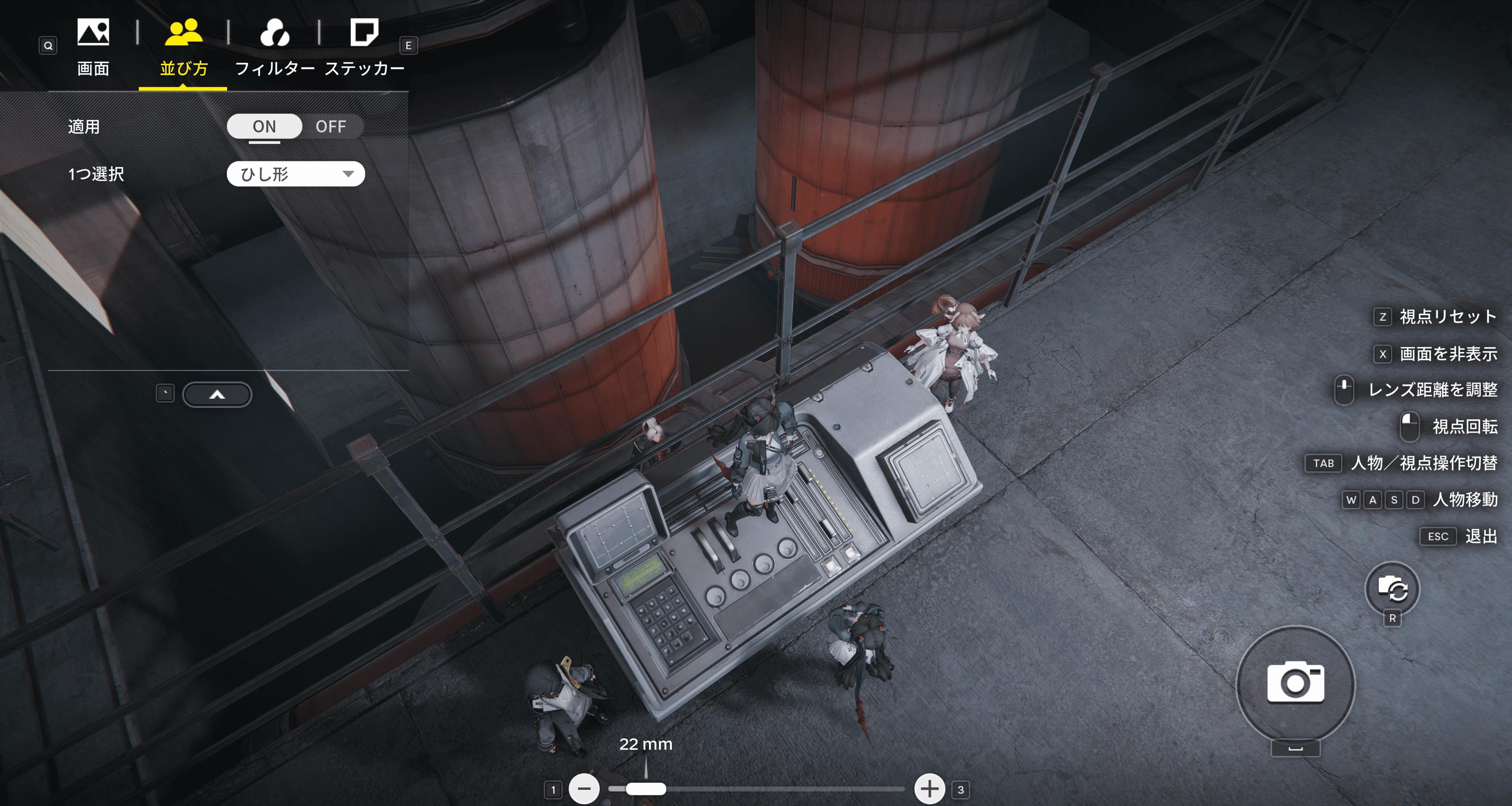Open the フィルター tab
Screen dimensions: 1512x806
point(275,47)
